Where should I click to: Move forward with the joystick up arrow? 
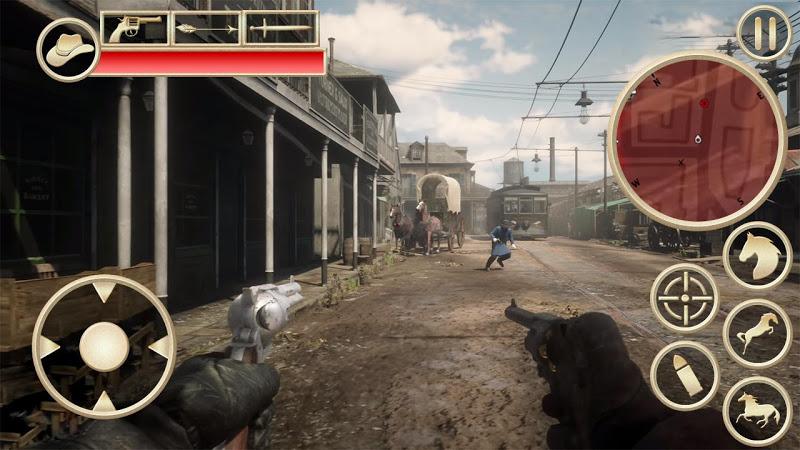tap(104, 292)
